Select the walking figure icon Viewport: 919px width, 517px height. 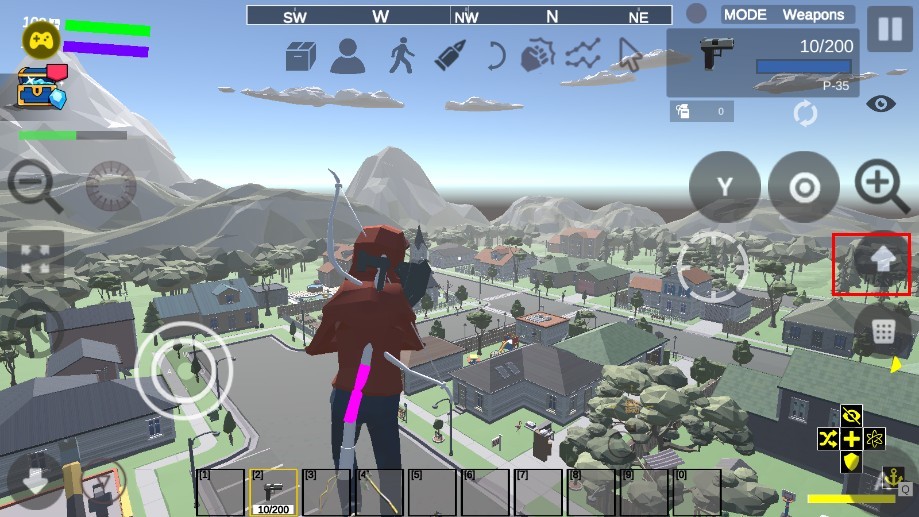402,56
